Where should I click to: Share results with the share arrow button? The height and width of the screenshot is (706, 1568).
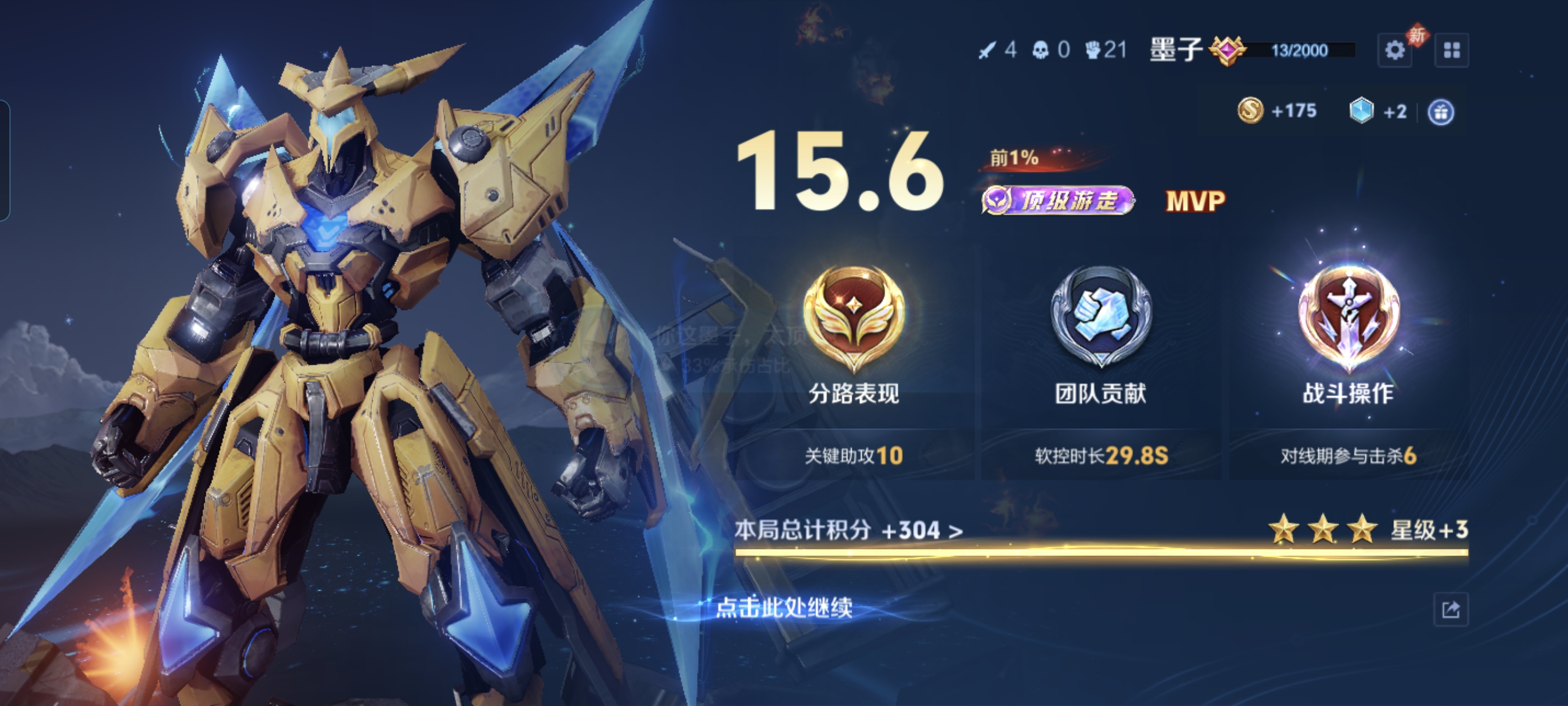pyautogui.click(x=1451, y=610)
